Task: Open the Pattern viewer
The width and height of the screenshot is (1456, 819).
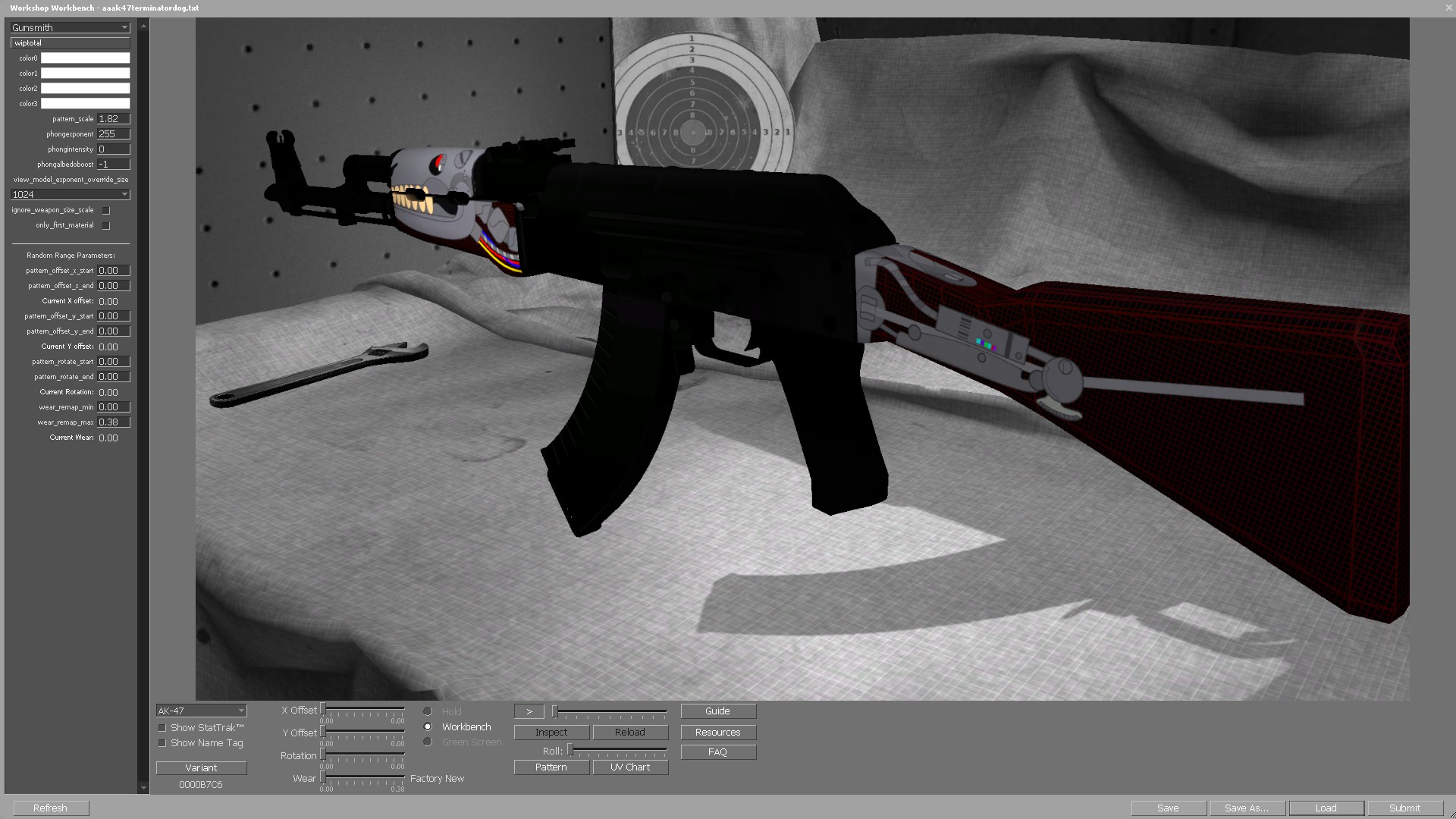Action: 551,767
